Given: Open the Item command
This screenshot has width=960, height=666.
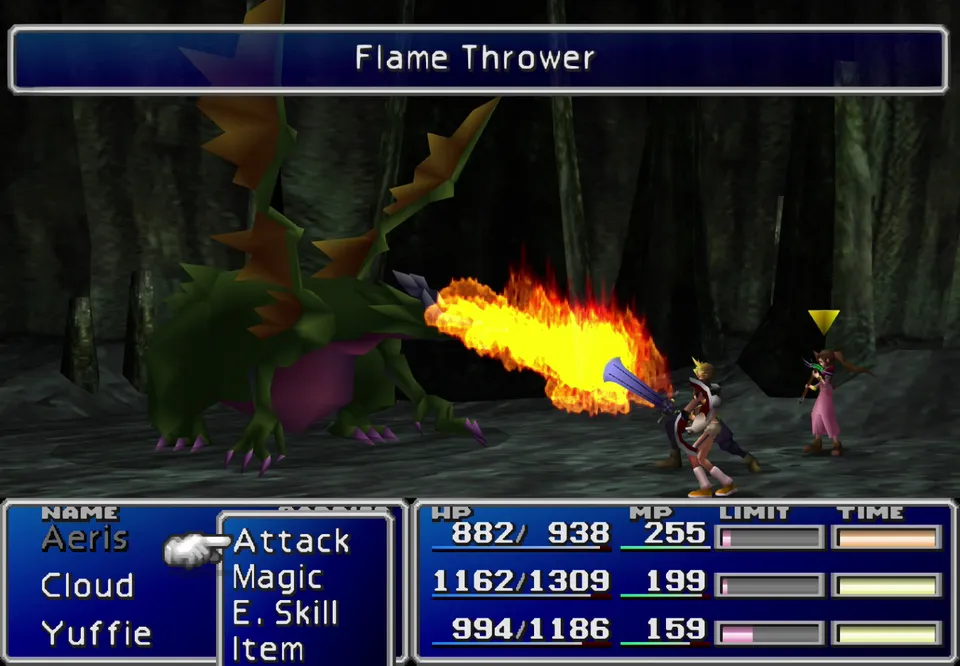Looking at the screenshot, I should click(267, 648).
